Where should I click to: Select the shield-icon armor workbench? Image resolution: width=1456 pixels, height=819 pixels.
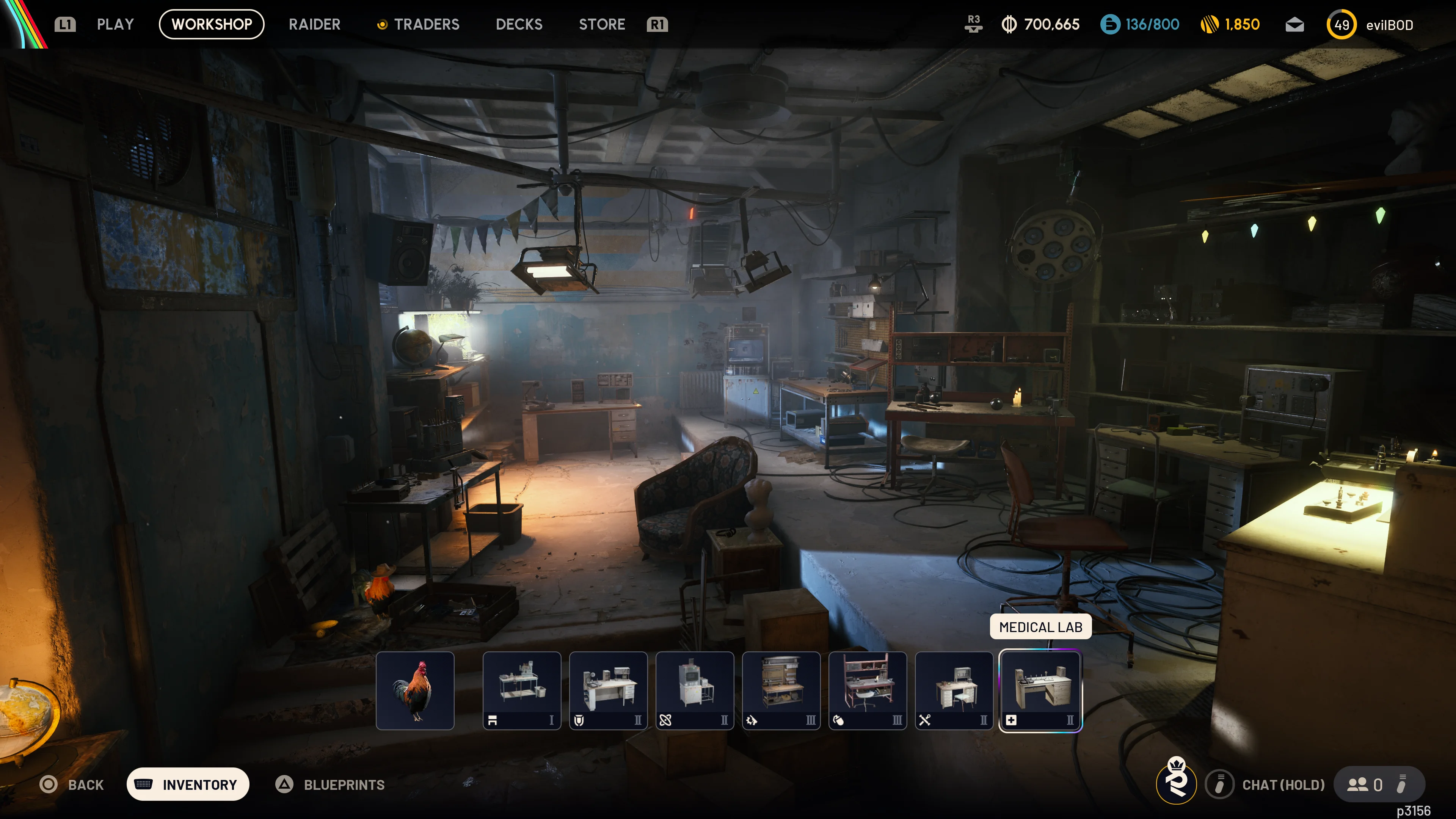[x=609, y=690]
